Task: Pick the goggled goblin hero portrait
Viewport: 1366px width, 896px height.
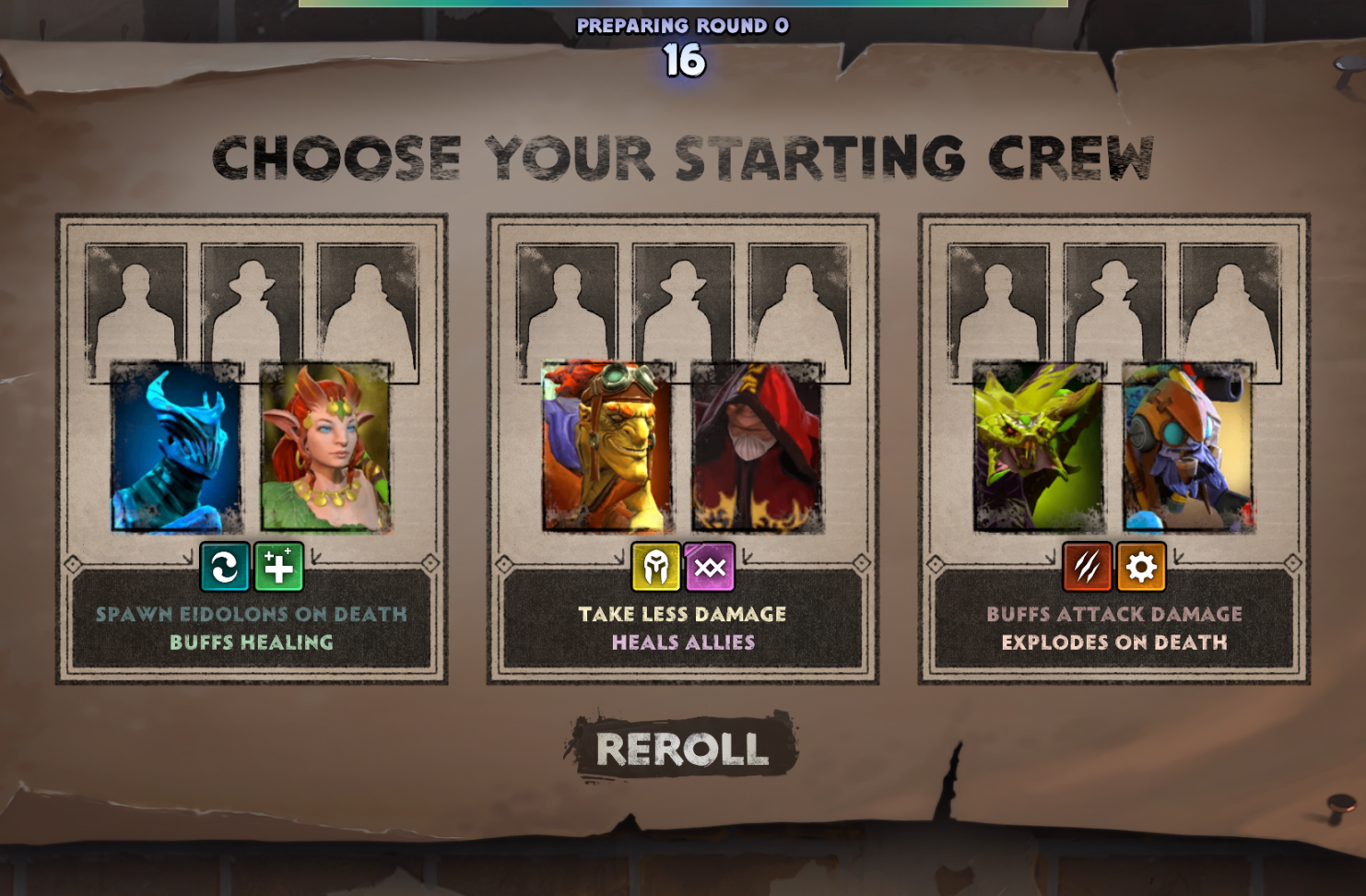Action: (606, 448)
